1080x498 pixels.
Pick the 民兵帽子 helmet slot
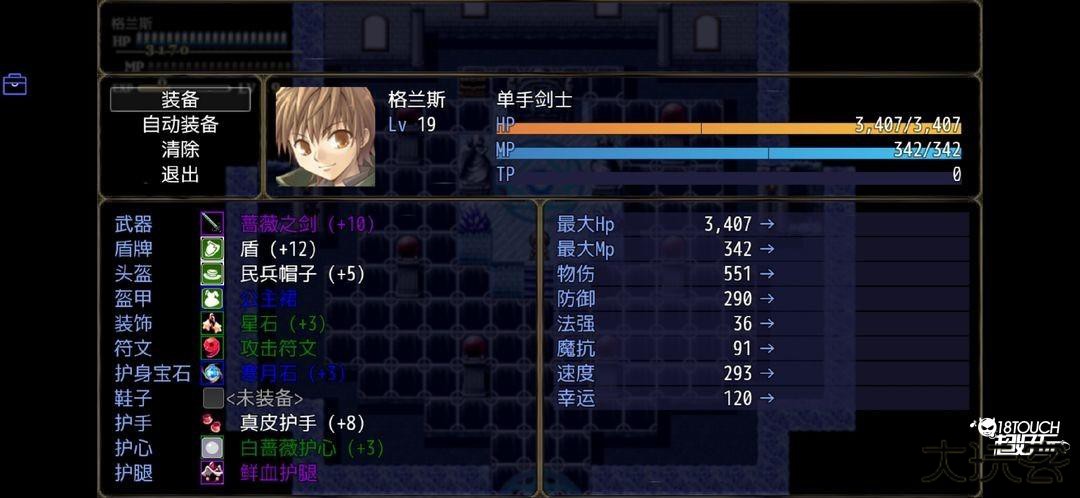302,274
